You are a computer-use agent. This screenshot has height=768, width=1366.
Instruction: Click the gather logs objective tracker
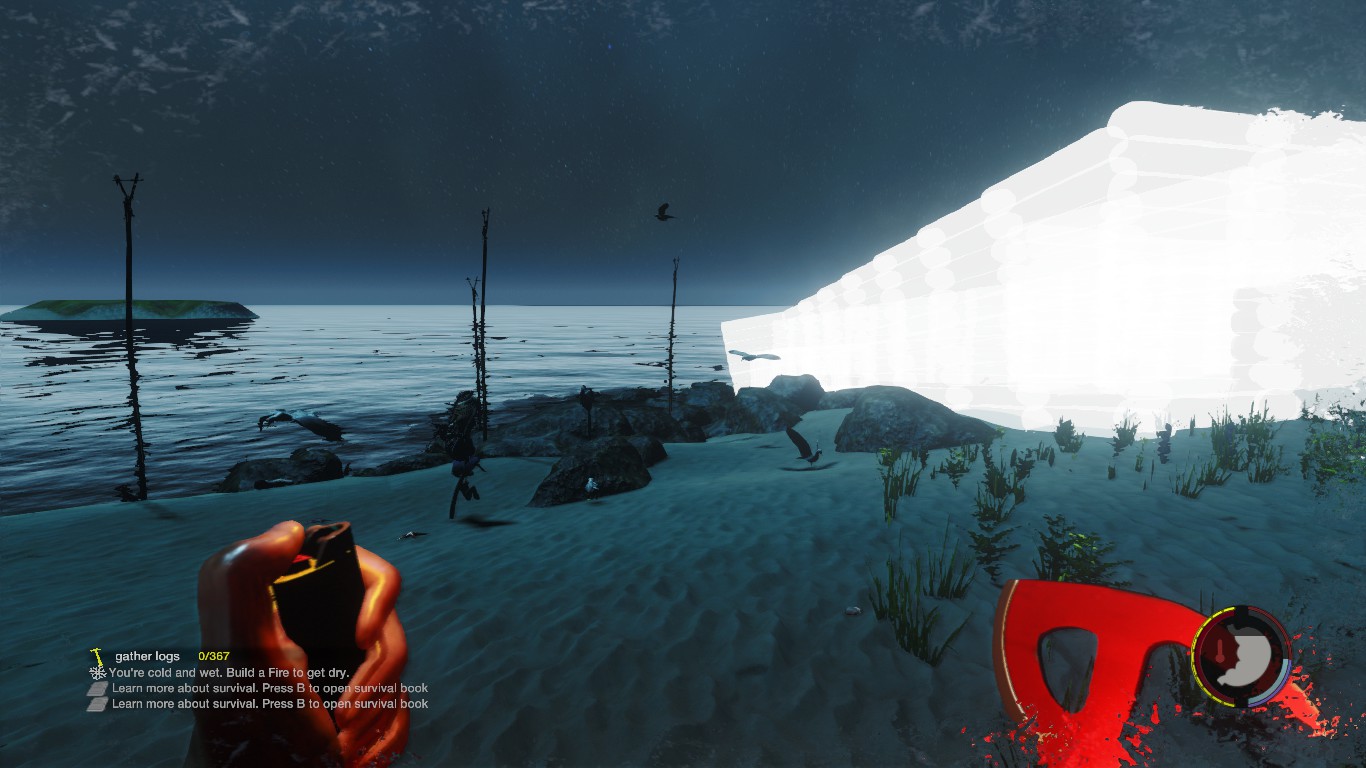(148, 656)
